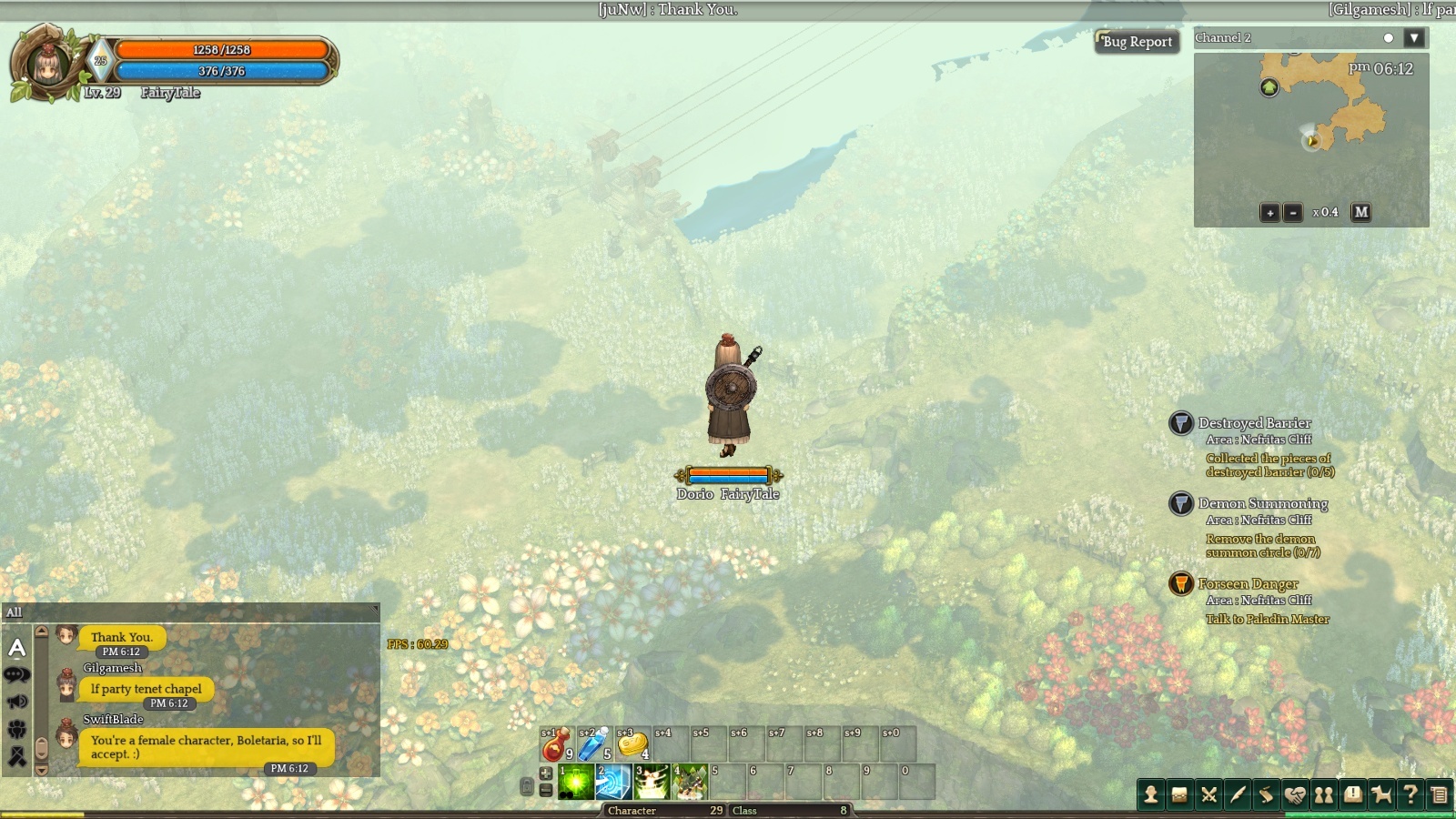The width and height of the screenshot is (1456, 819).
Task: Toggle the hotbar lock icon
Action: click(x=526, y=786)
